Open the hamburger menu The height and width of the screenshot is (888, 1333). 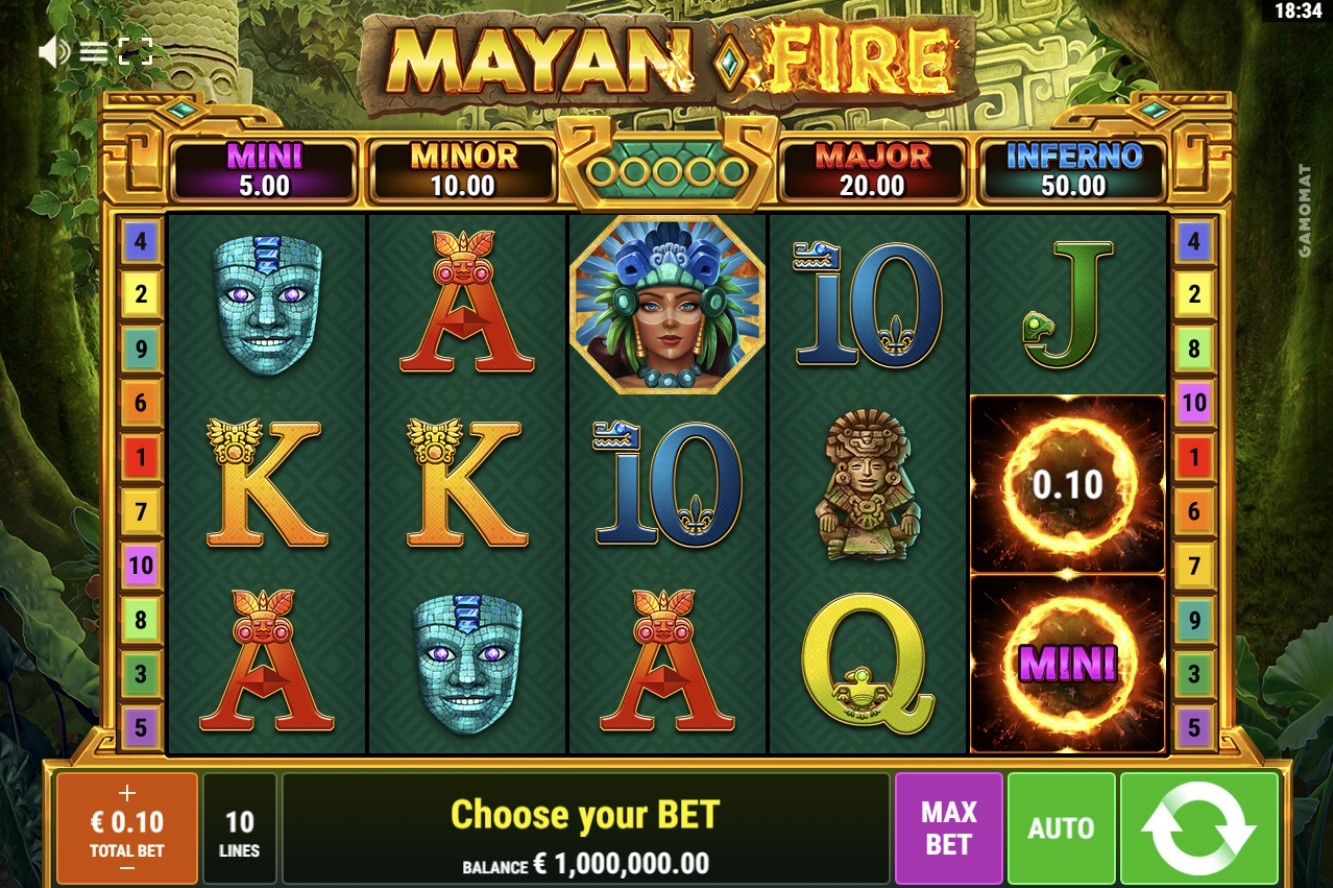click(94, 52)
